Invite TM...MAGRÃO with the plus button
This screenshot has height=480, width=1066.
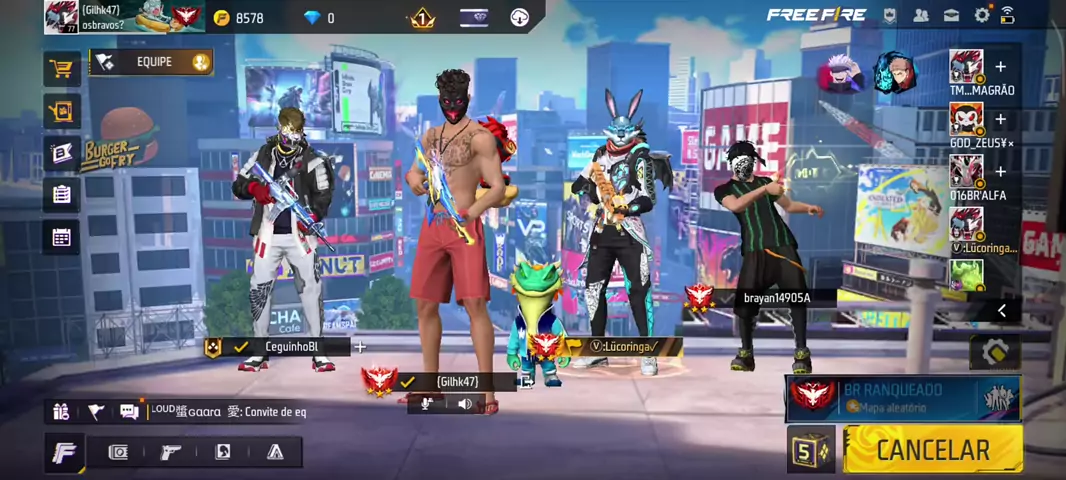pyautogui.click(x=1000, y=67)
